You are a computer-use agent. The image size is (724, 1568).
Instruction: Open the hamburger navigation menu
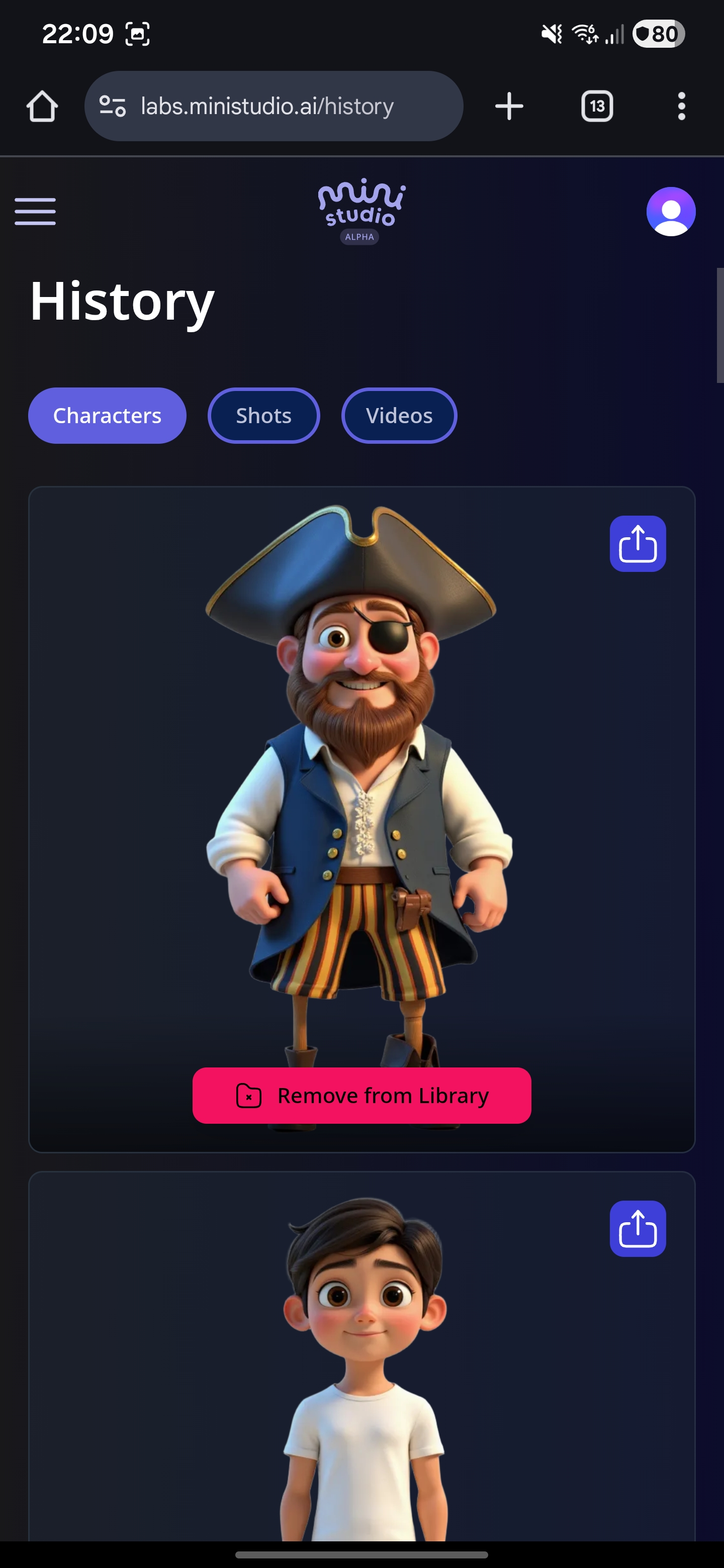tap(35, 211)
